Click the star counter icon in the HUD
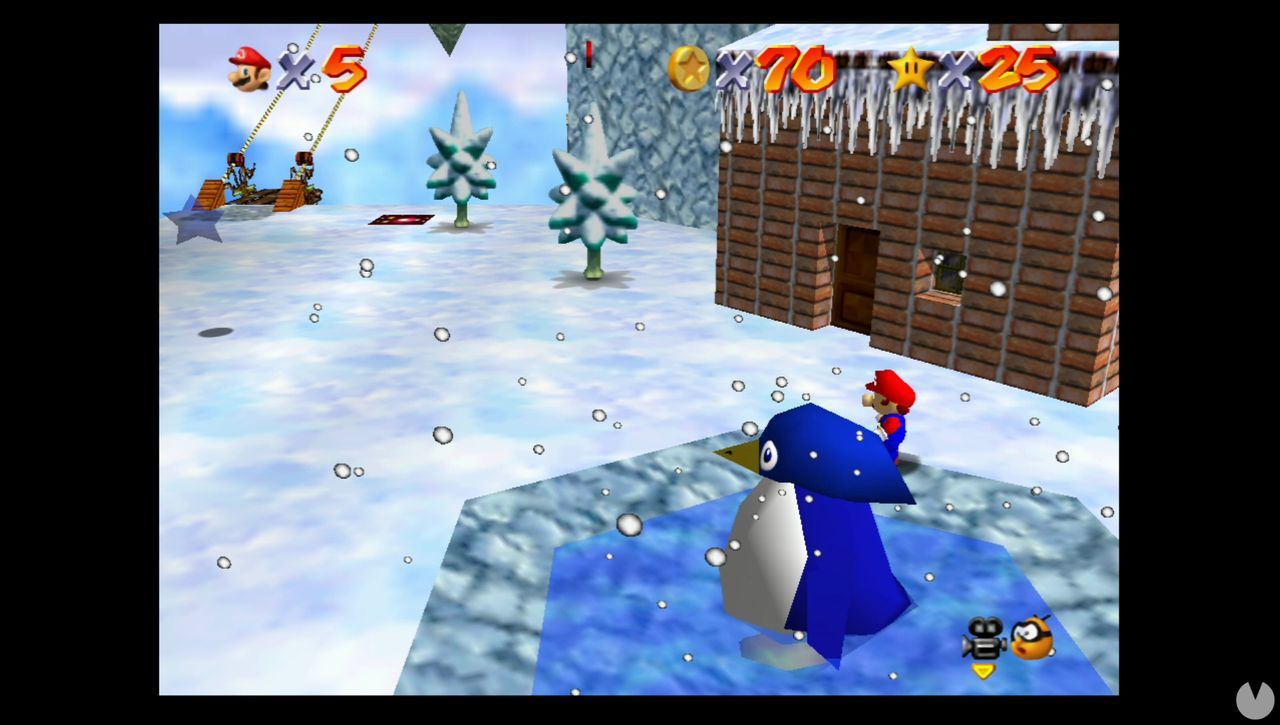 click(911, 70)
